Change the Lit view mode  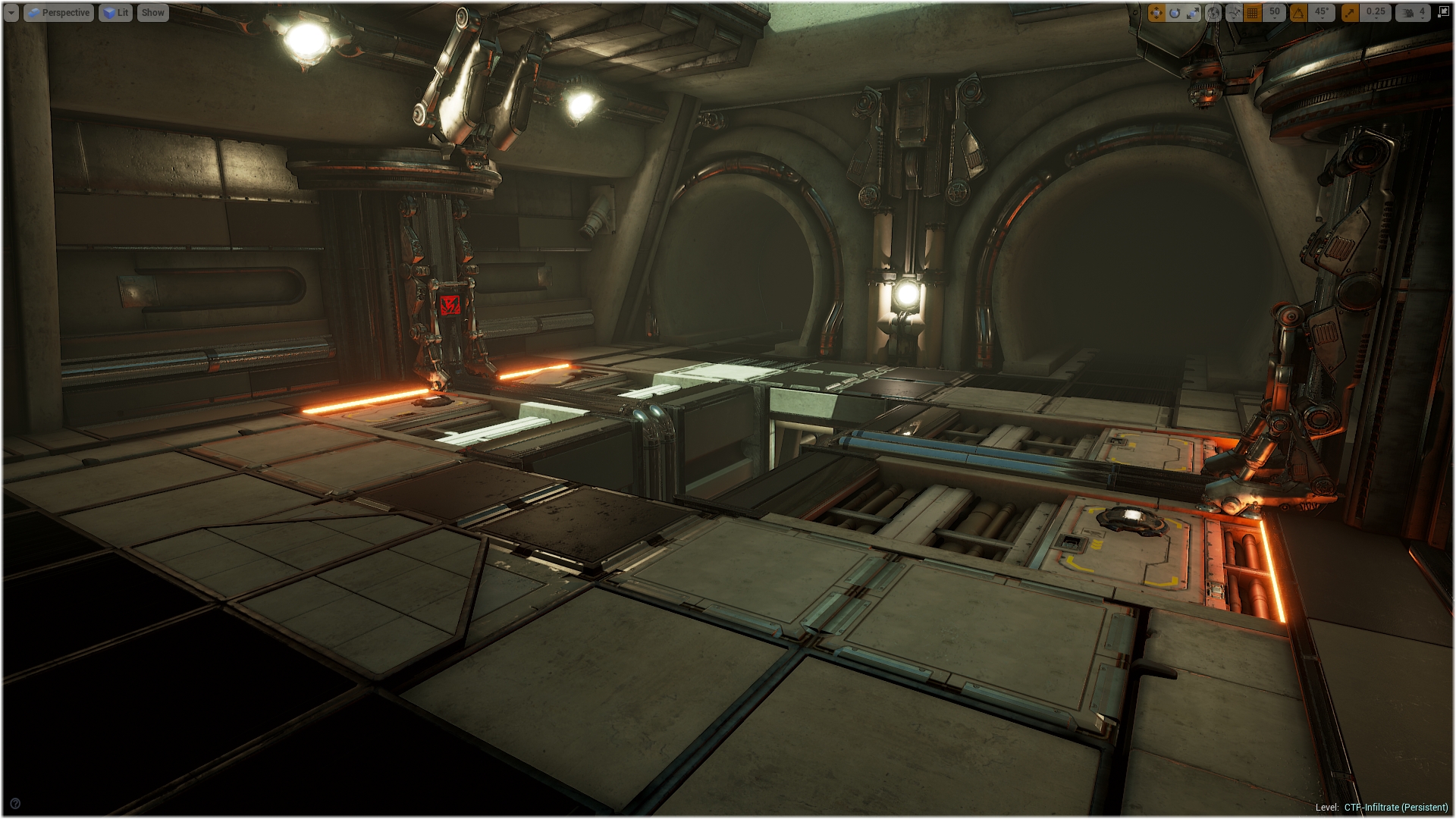coord(116,13)
